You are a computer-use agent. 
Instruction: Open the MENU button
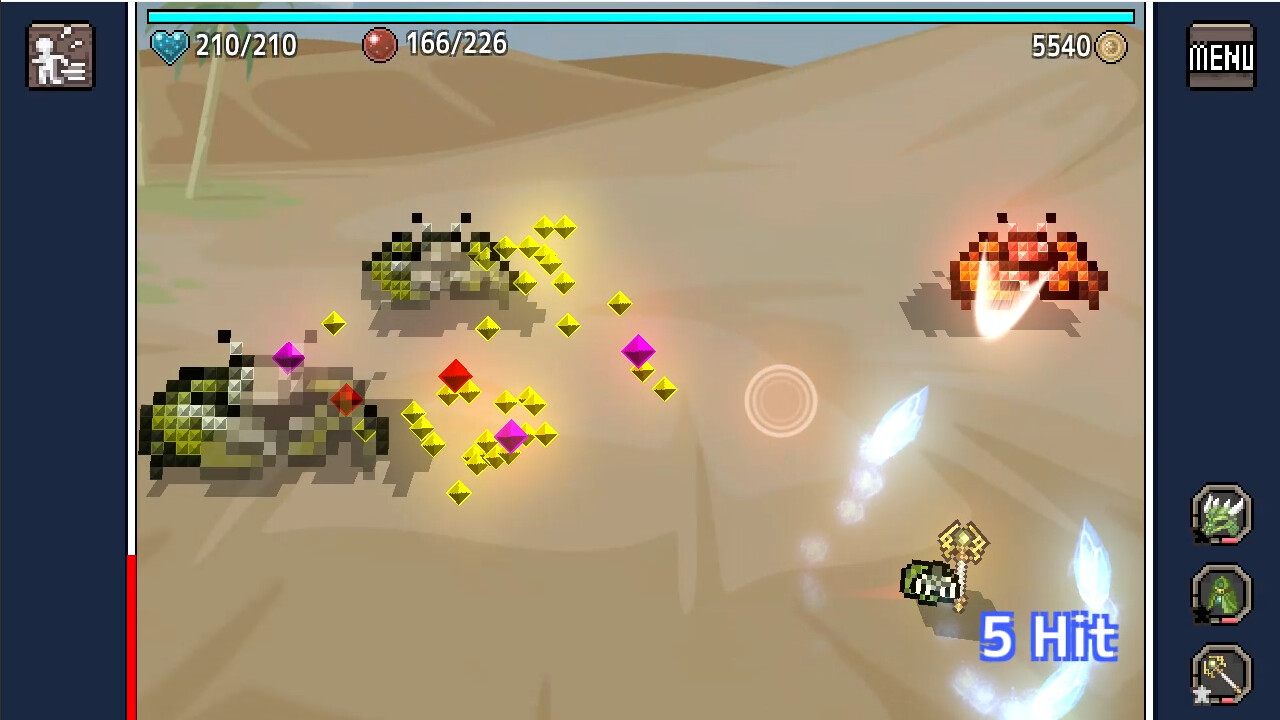click(1220, 56)
